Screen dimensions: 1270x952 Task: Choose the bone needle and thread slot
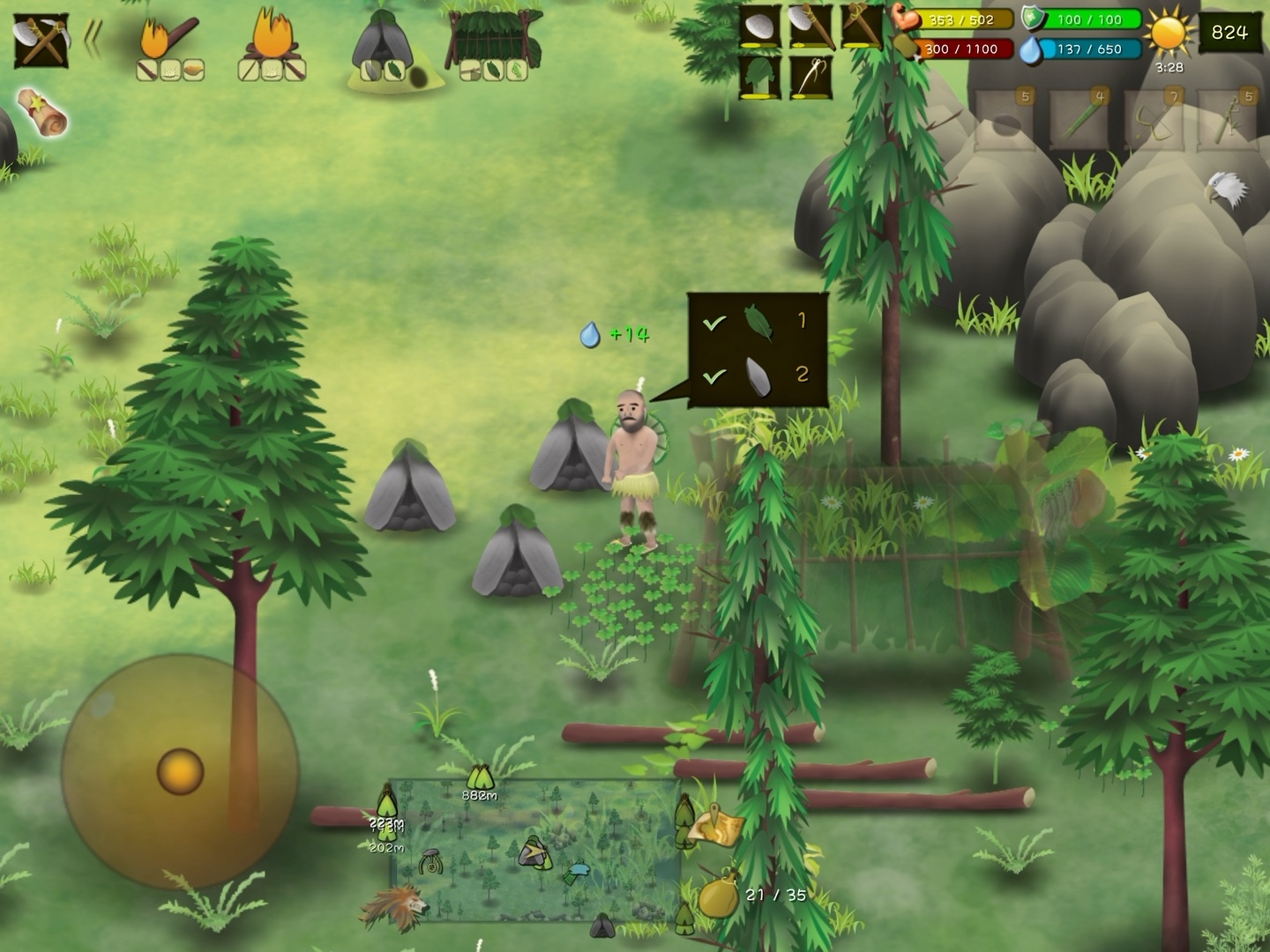point(811,78)
